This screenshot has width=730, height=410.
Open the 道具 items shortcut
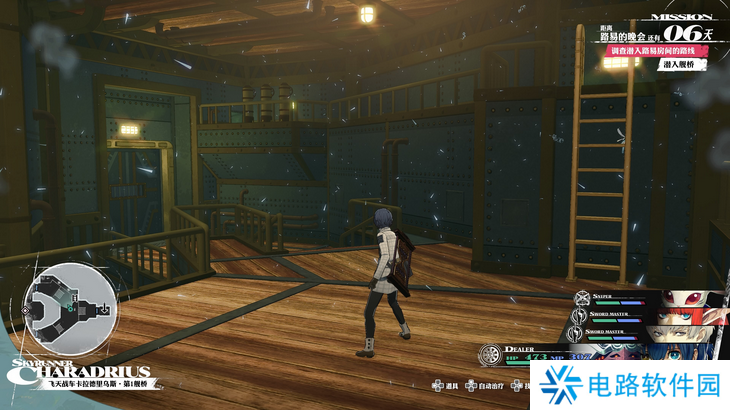coord(447,385)
